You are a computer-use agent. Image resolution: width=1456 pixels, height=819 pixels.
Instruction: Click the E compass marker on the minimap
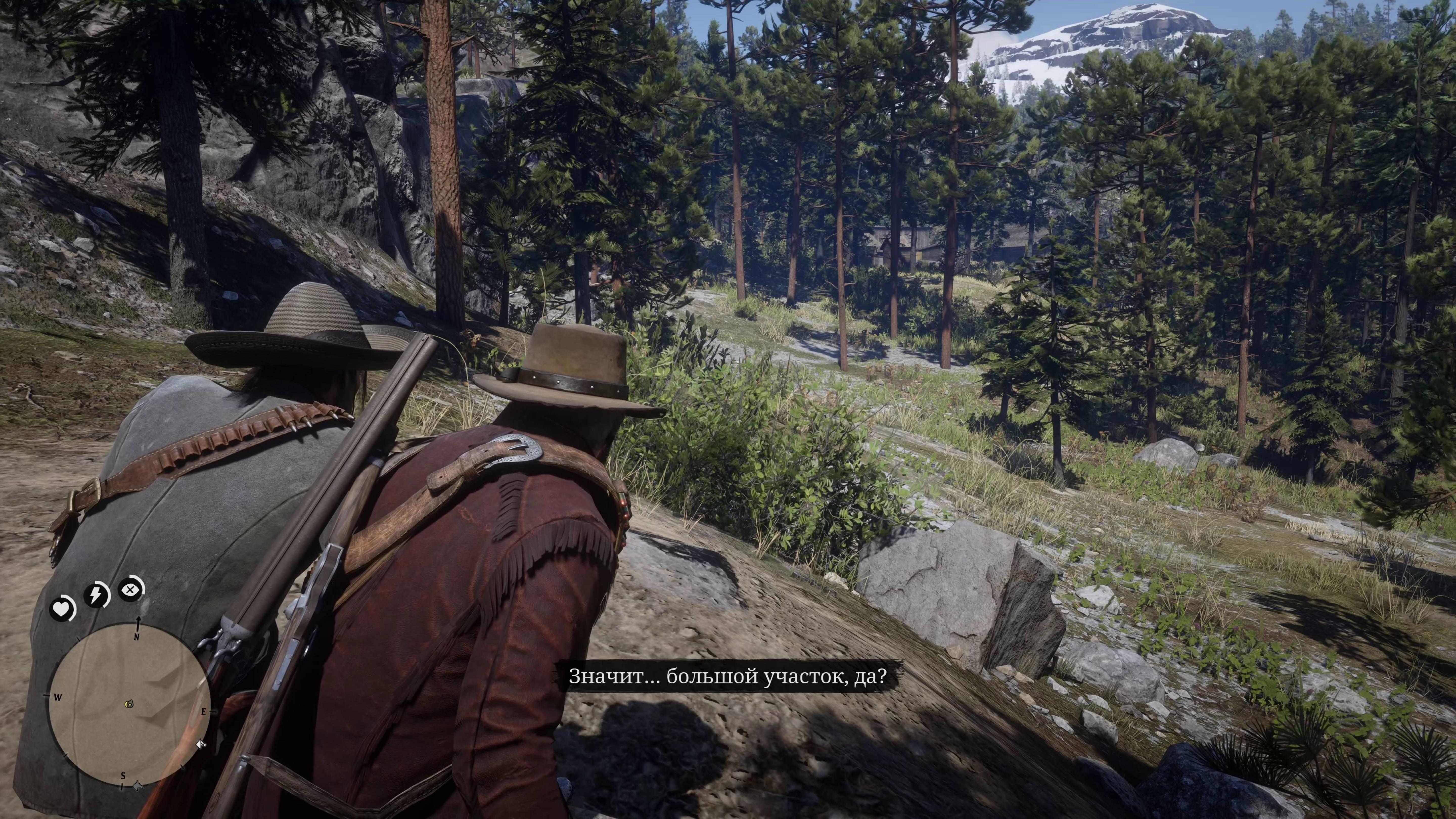click(x=204, y=711)
